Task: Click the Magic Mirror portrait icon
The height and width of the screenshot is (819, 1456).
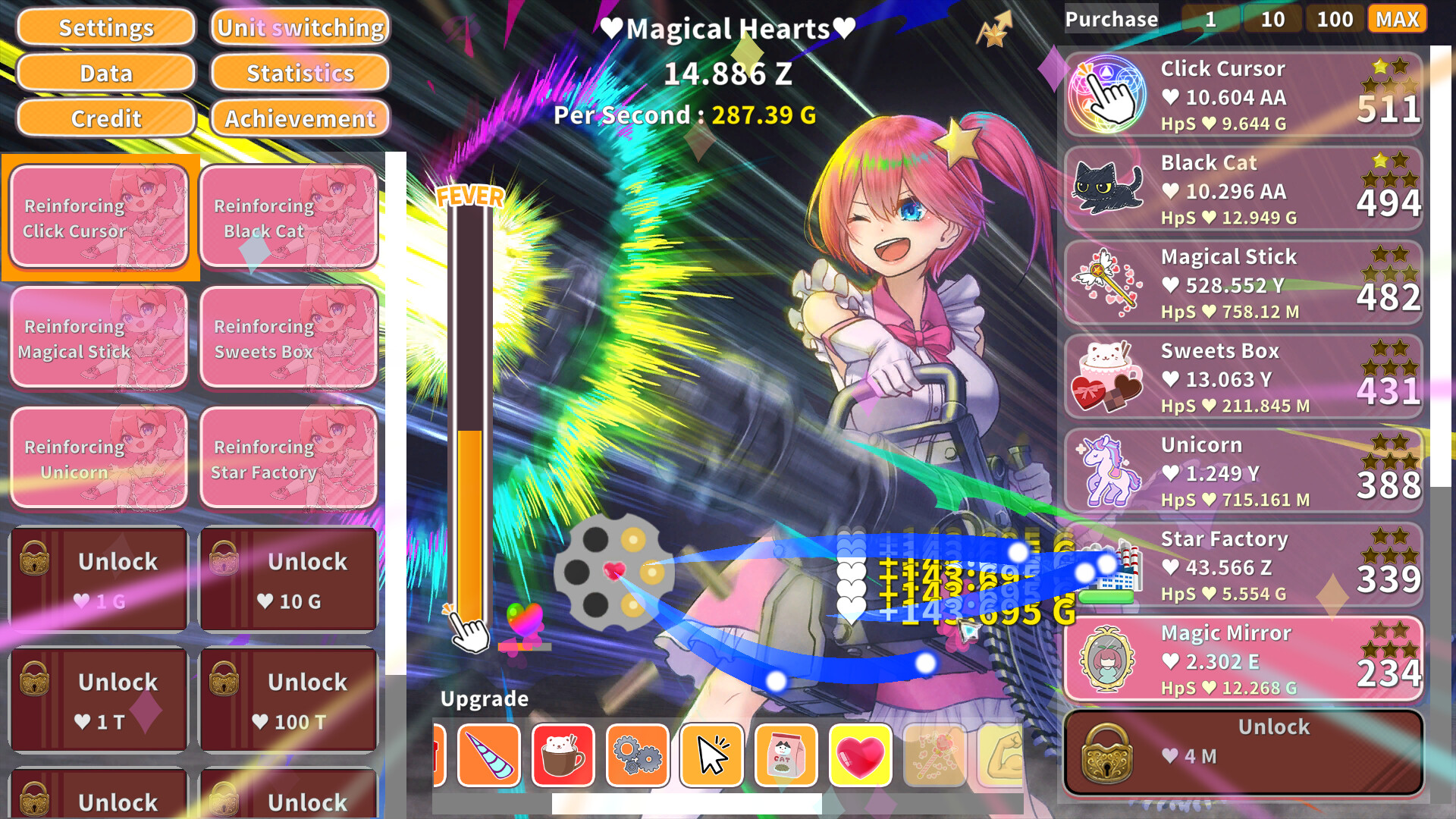Action: 1106,659
